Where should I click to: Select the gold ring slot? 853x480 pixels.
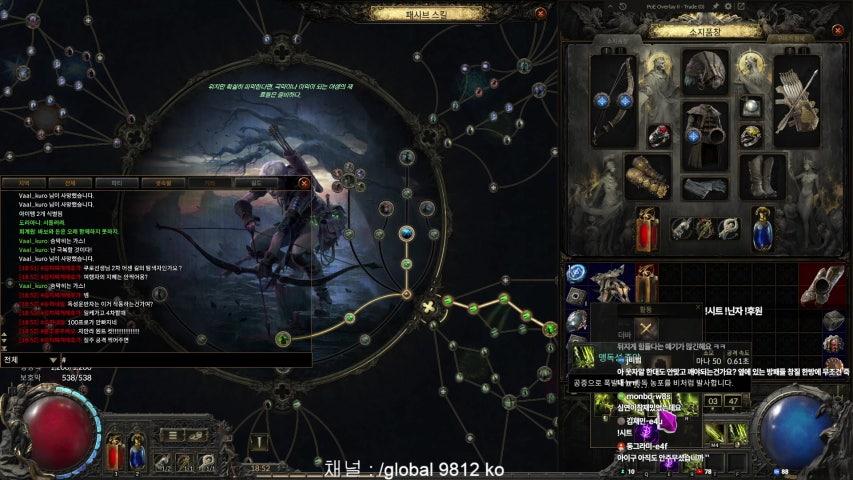(752, 135)
